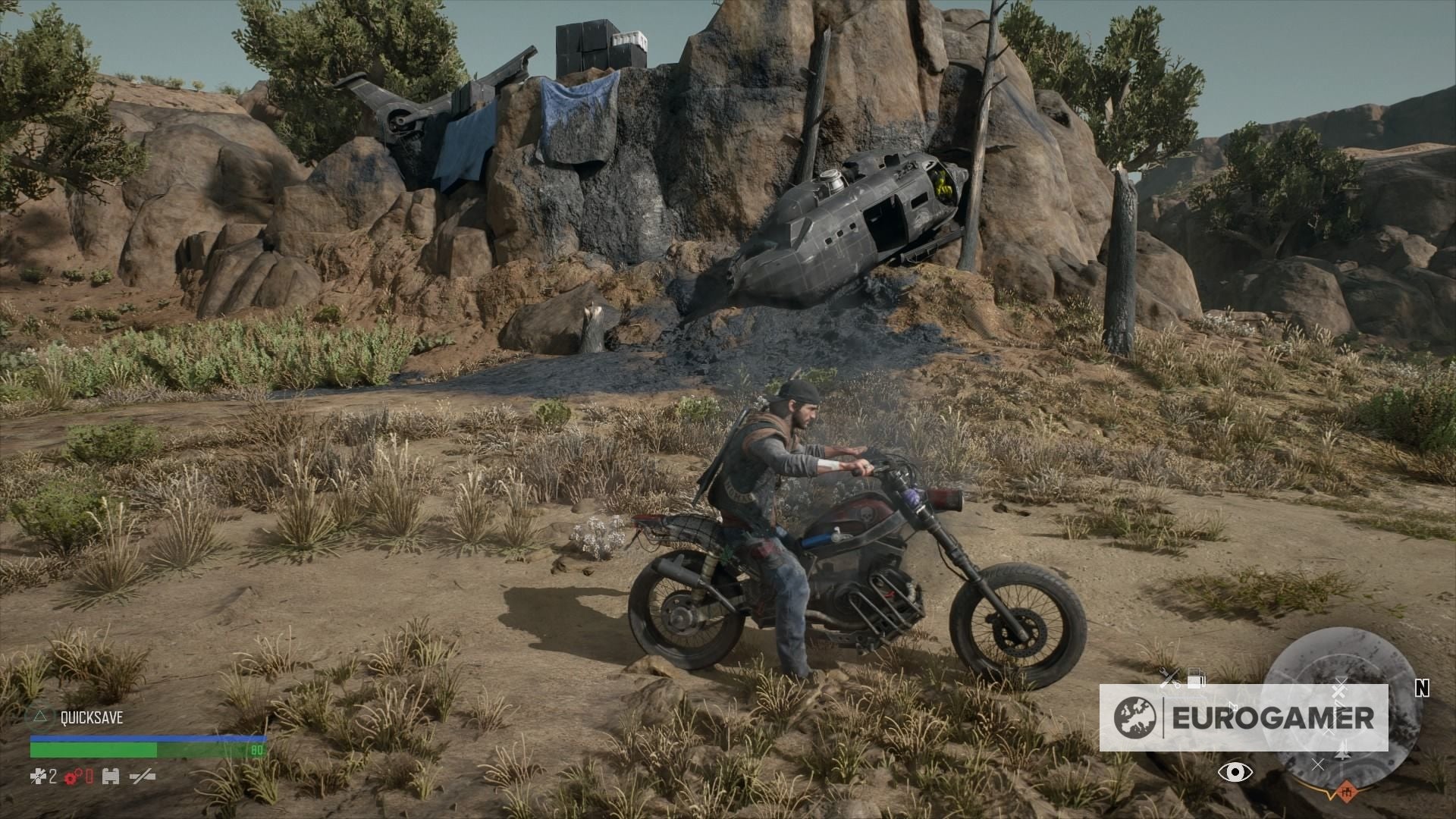1456x819 pixels.
Task: Click an X crossing marker on the minimap
Action: (1319, 765)
